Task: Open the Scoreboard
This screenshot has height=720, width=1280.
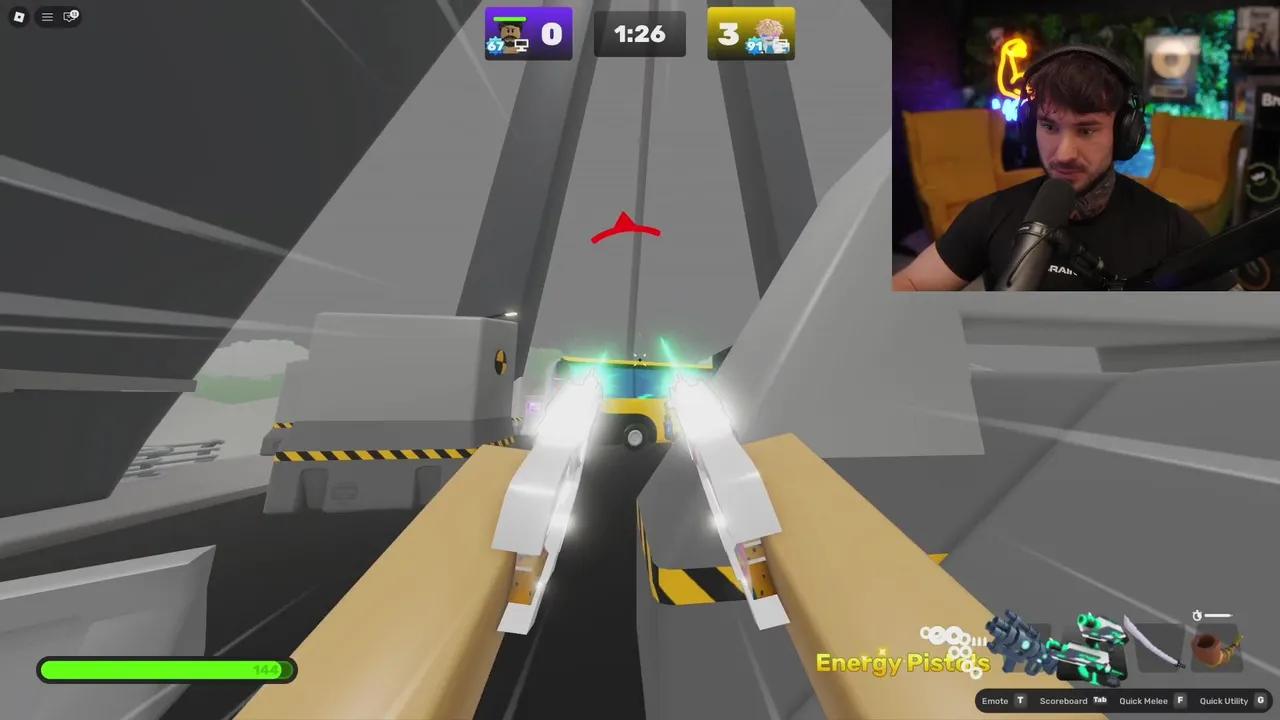Action: pyautogui.click(x=1063, y=701)
